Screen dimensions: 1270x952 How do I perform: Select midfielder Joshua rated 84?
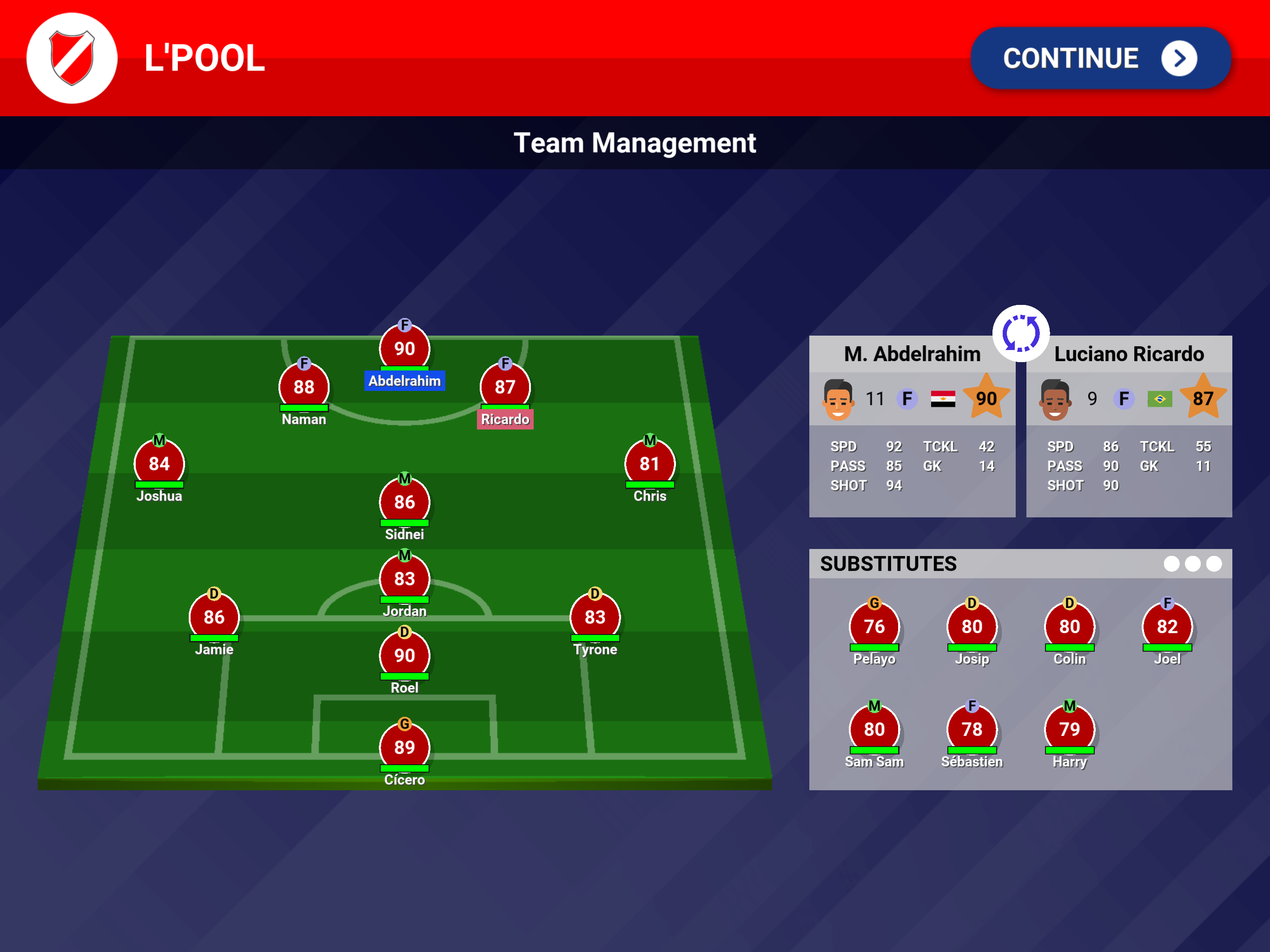click(x=159, y=464)
